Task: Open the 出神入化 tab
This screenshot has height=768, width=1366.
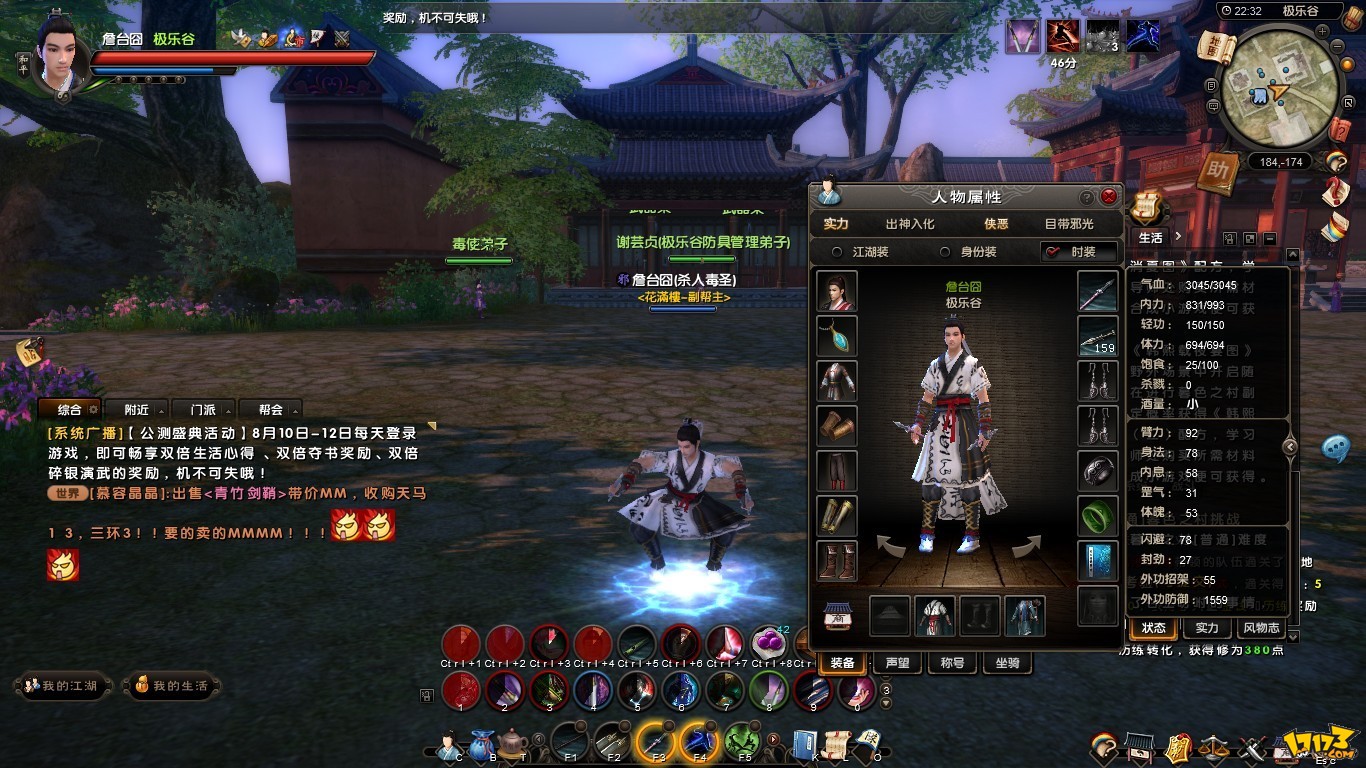Action: coord(910,224)
